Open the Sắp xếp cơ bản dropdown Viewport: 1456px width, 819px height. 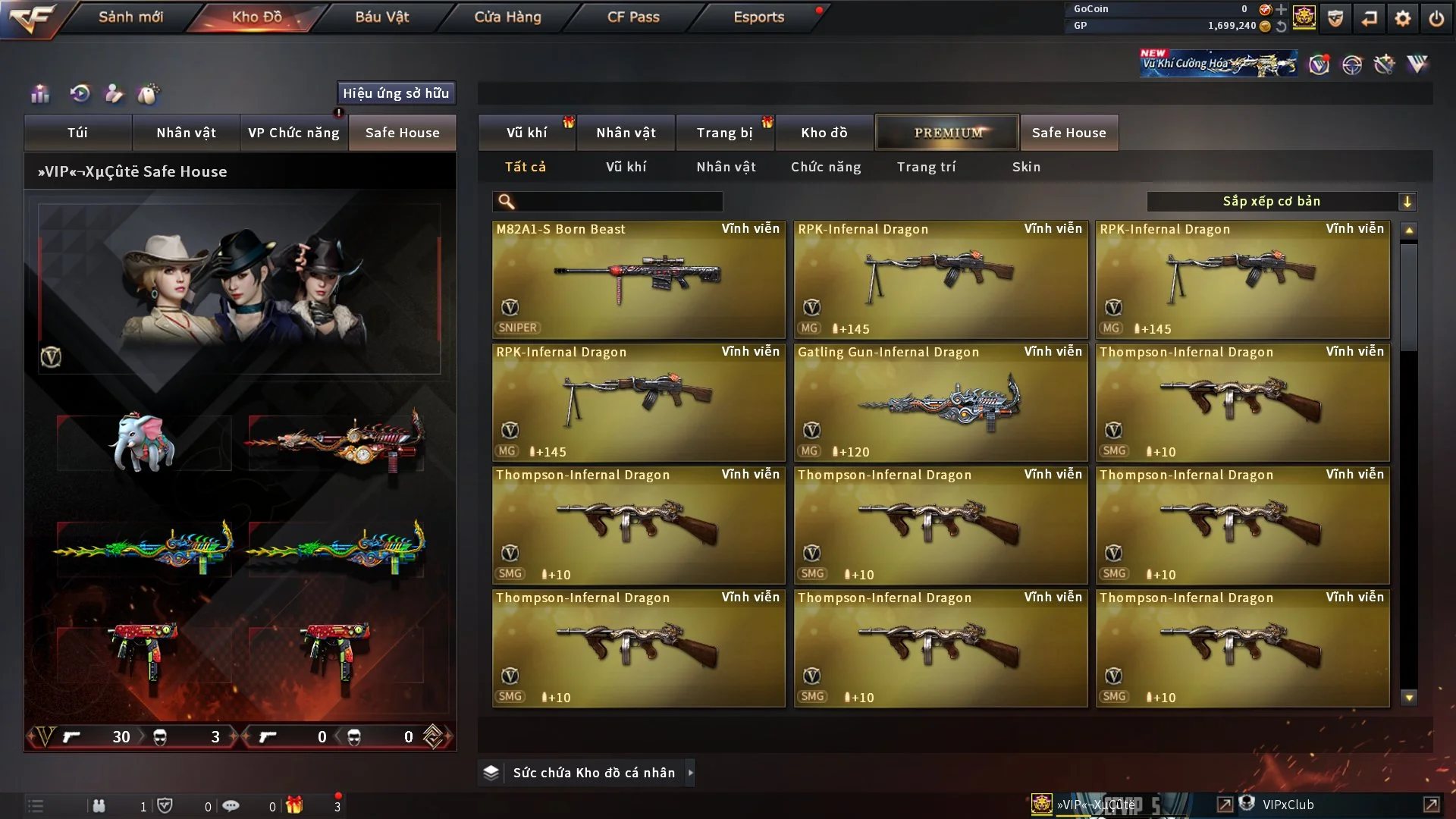tap(1281, 202)
